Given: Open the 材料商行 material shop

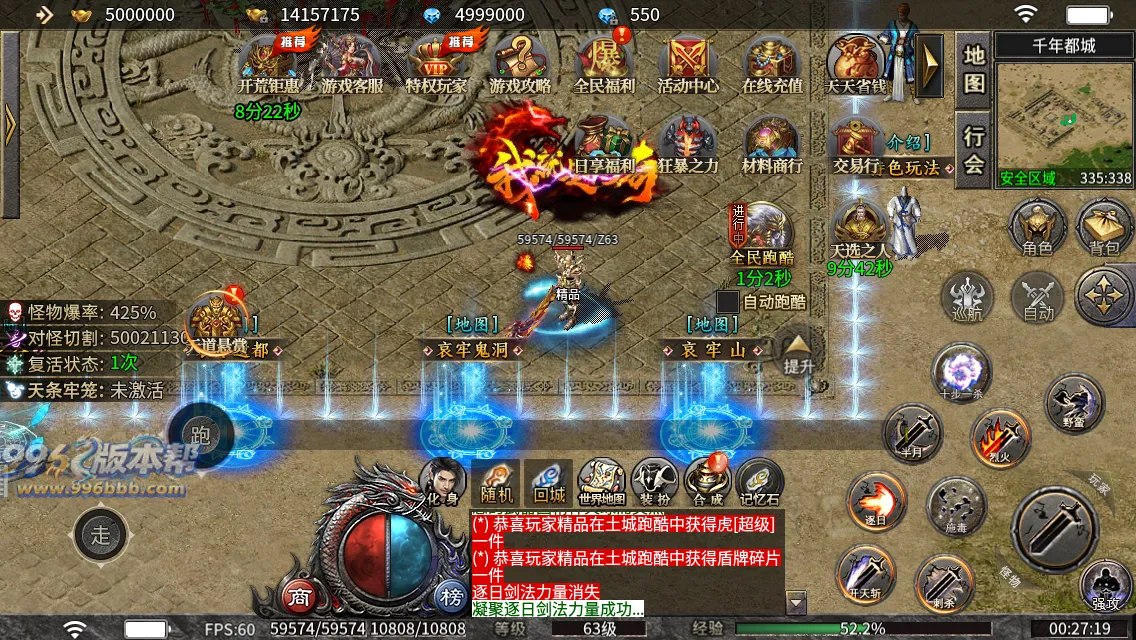Looking at the screenshot, I should coord(771,145).
